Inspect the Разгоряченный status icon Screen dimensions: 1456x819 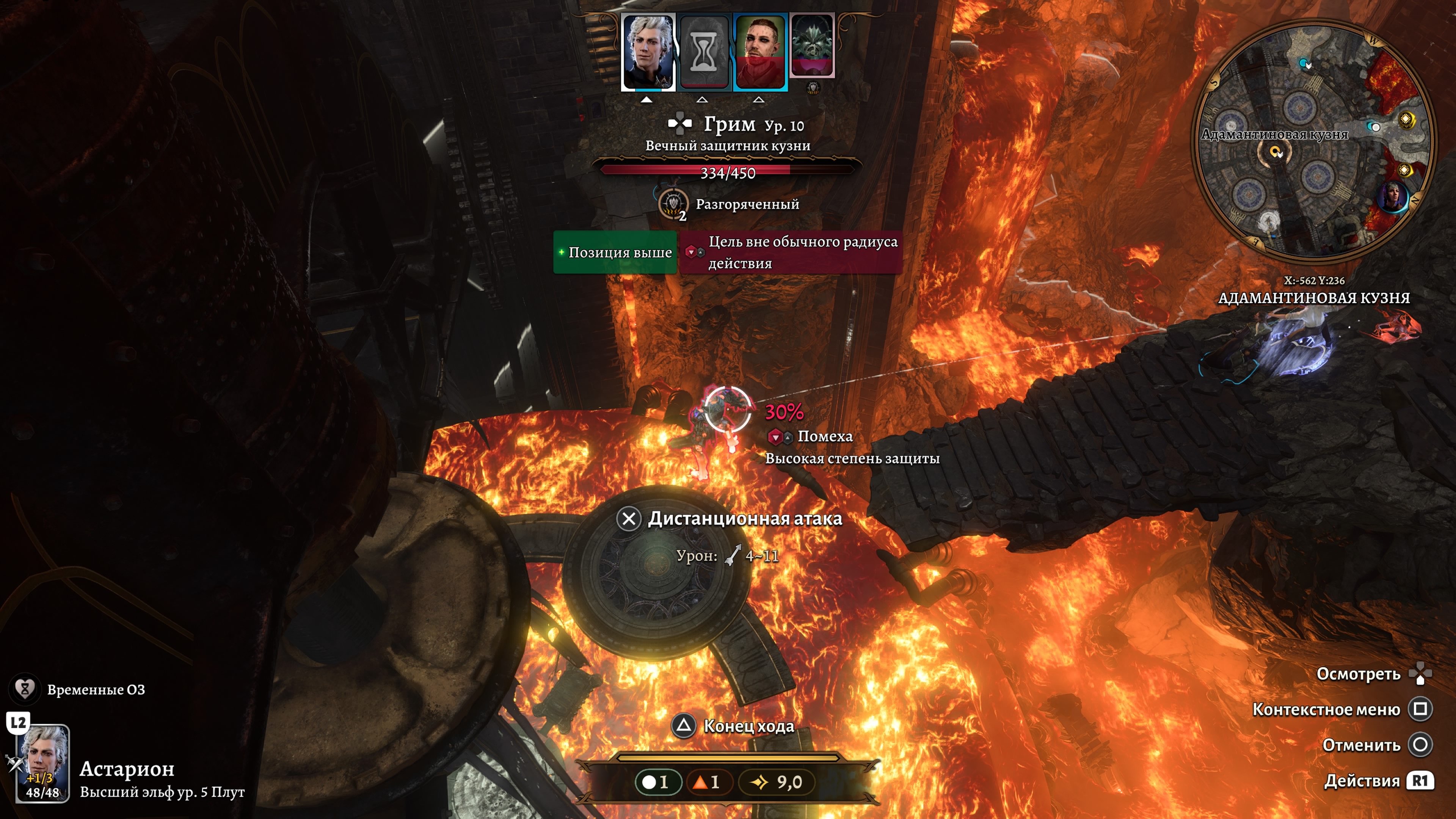(x=673, y=204)
